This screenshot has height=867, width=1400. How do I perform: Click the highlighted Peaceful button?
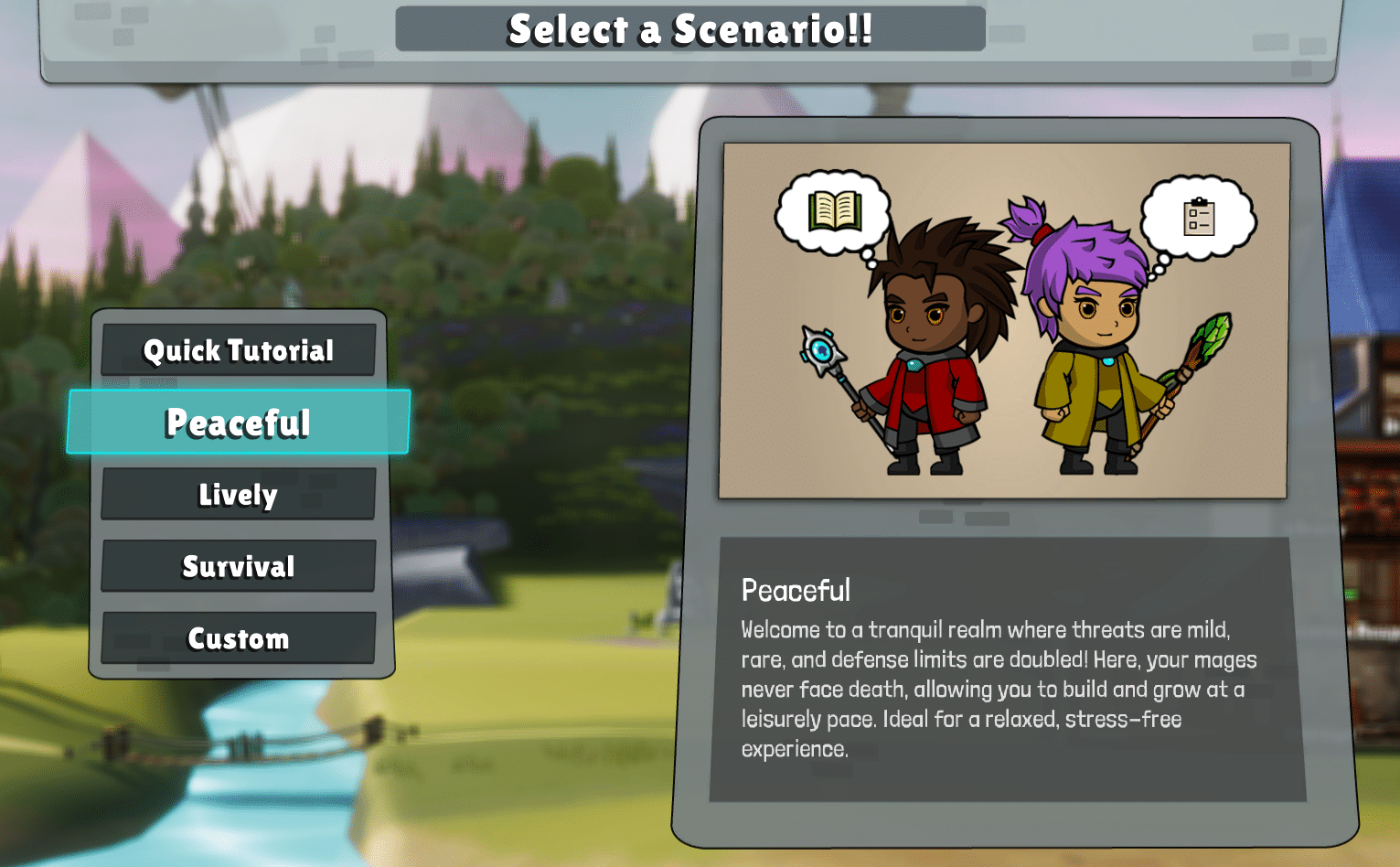[238, 423]
